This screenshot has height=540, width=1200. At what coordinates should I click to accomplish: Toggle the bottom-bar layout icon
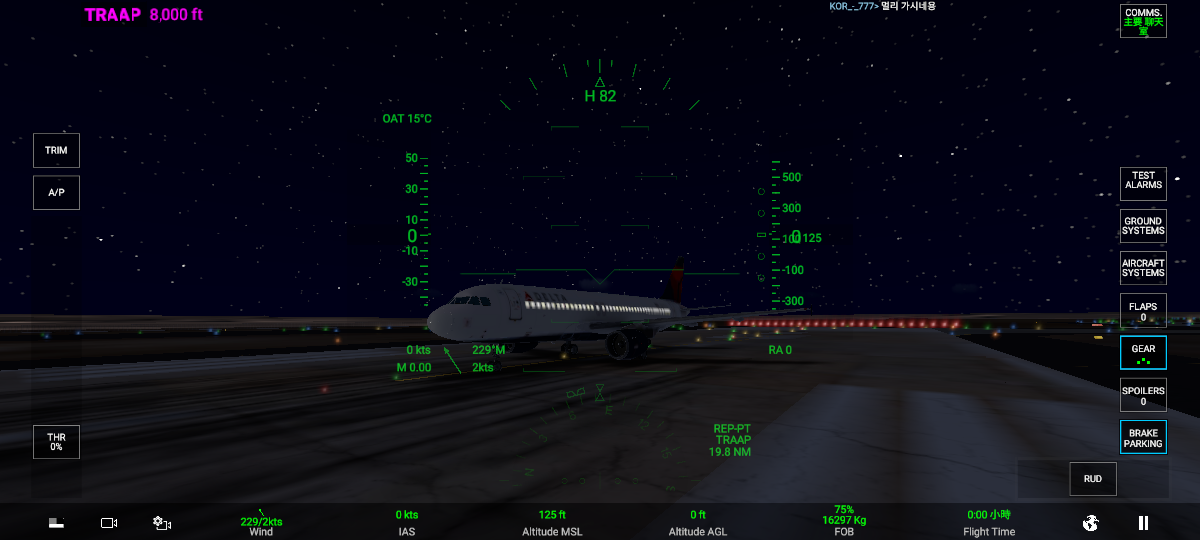pyautogui.click(x=57, y=522)
